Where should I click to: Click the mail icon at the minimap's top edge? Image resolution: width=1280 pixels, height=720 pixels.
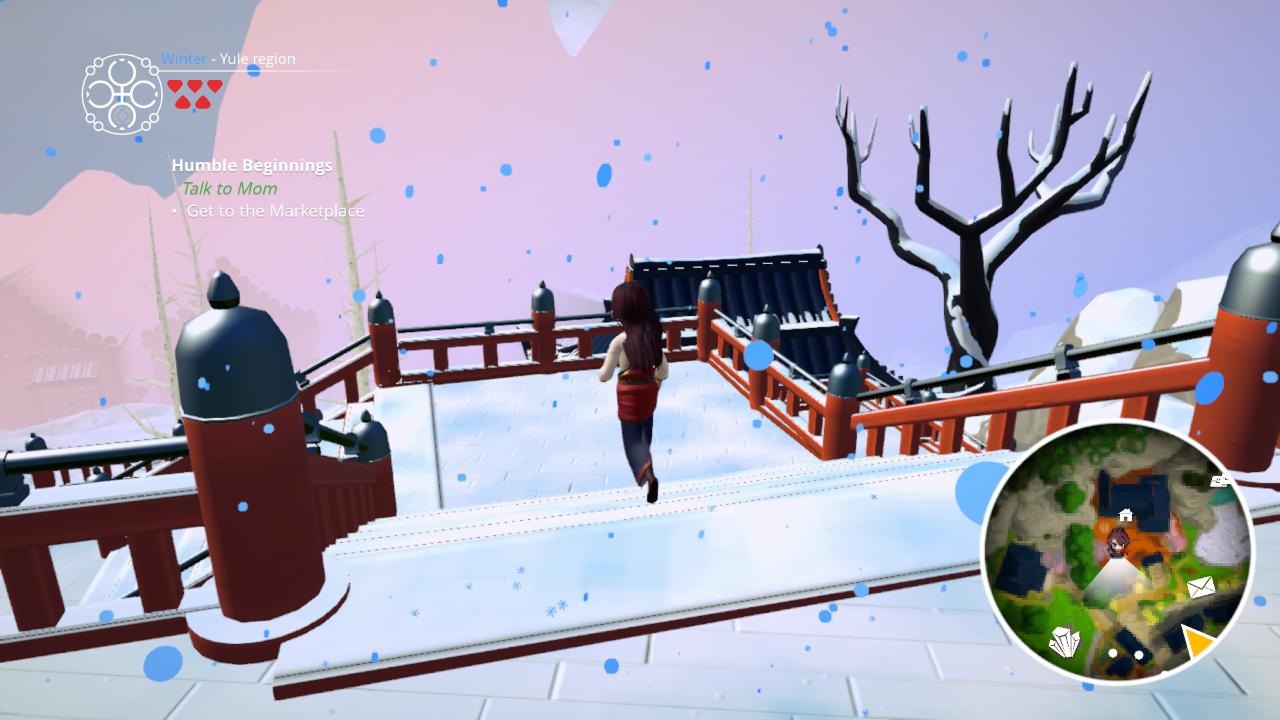pos(1222,482)
